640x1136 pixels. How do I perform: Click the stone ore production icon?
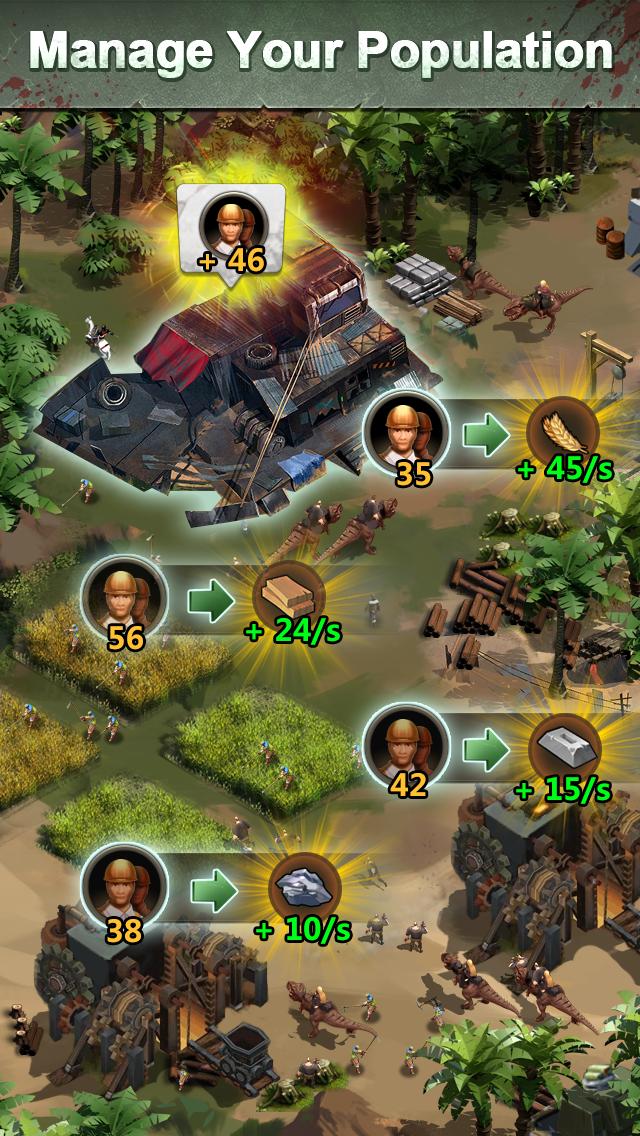[304, 888]
